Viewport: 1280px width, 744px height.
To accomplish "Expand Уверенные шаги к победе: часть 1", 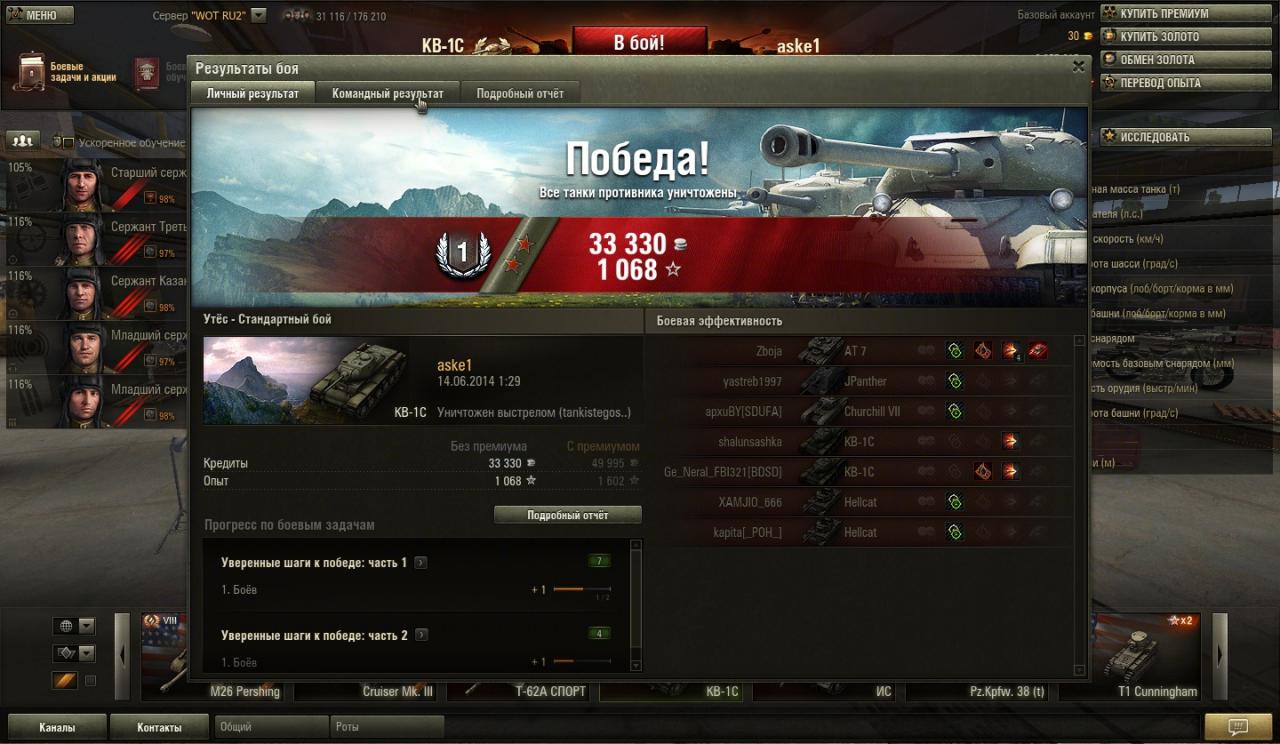I will tap(421, 563).
